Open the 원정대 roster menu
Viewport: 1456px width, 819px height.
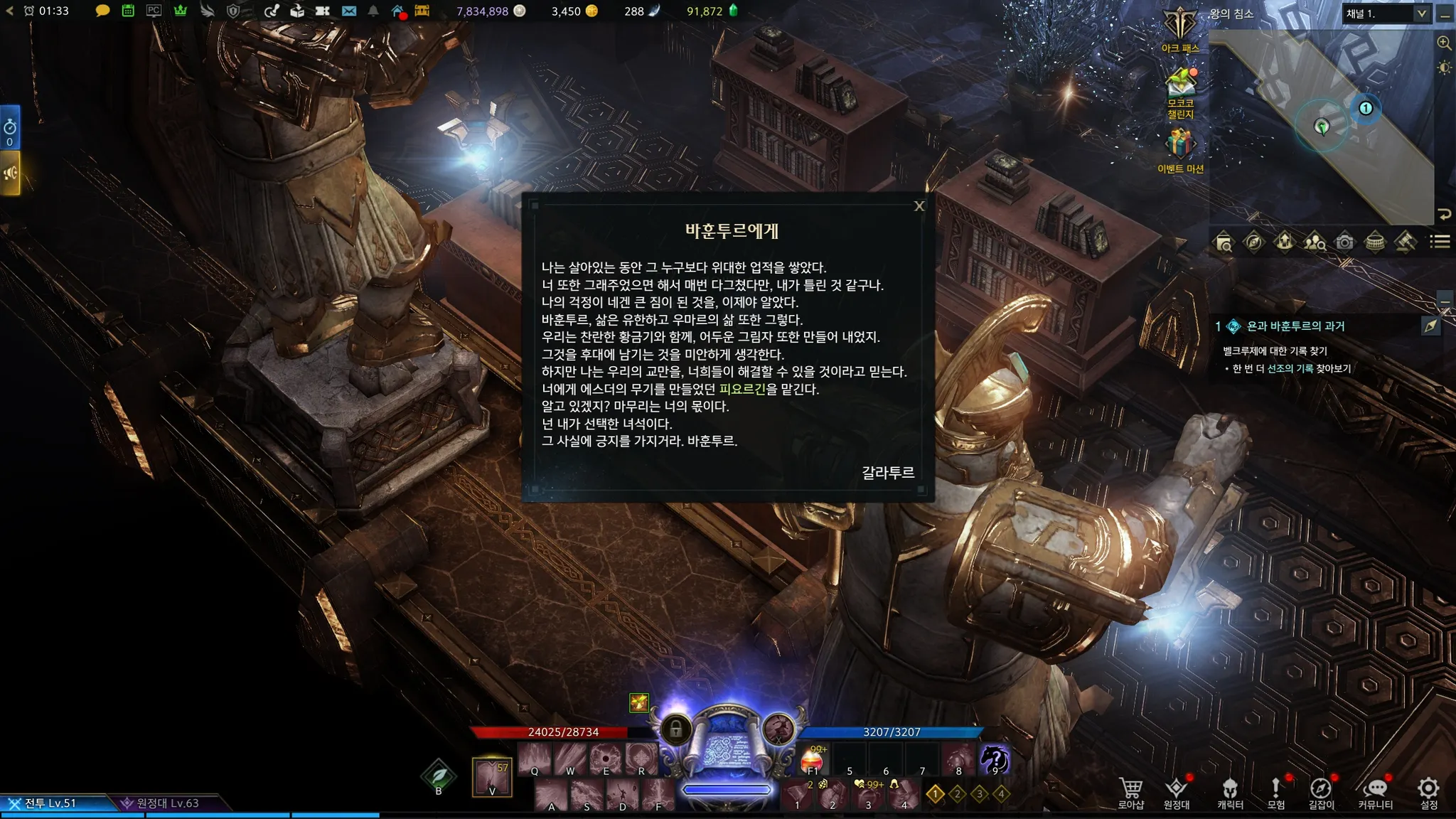1177,792
